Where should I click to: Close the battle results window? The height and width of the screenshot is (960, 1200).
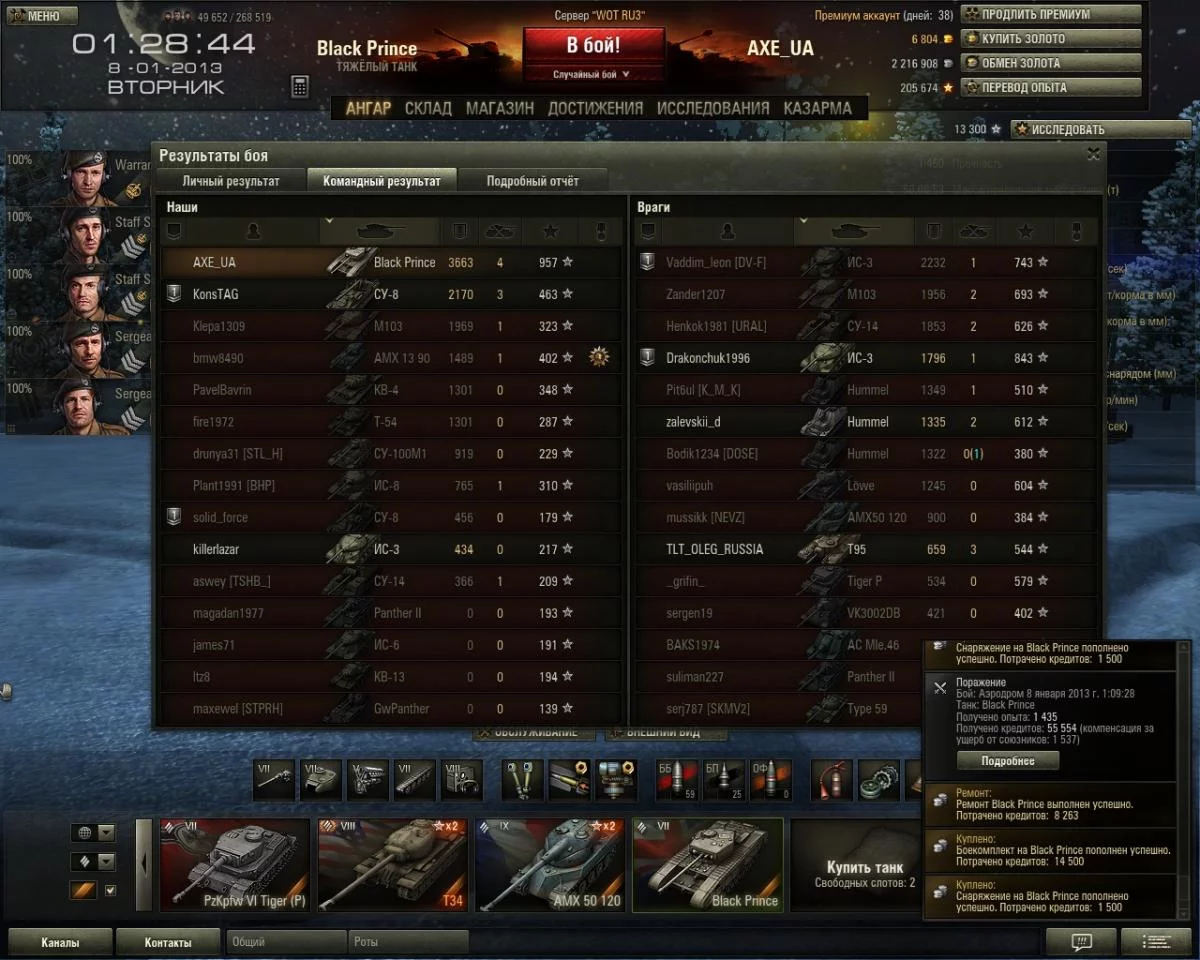1093,154
